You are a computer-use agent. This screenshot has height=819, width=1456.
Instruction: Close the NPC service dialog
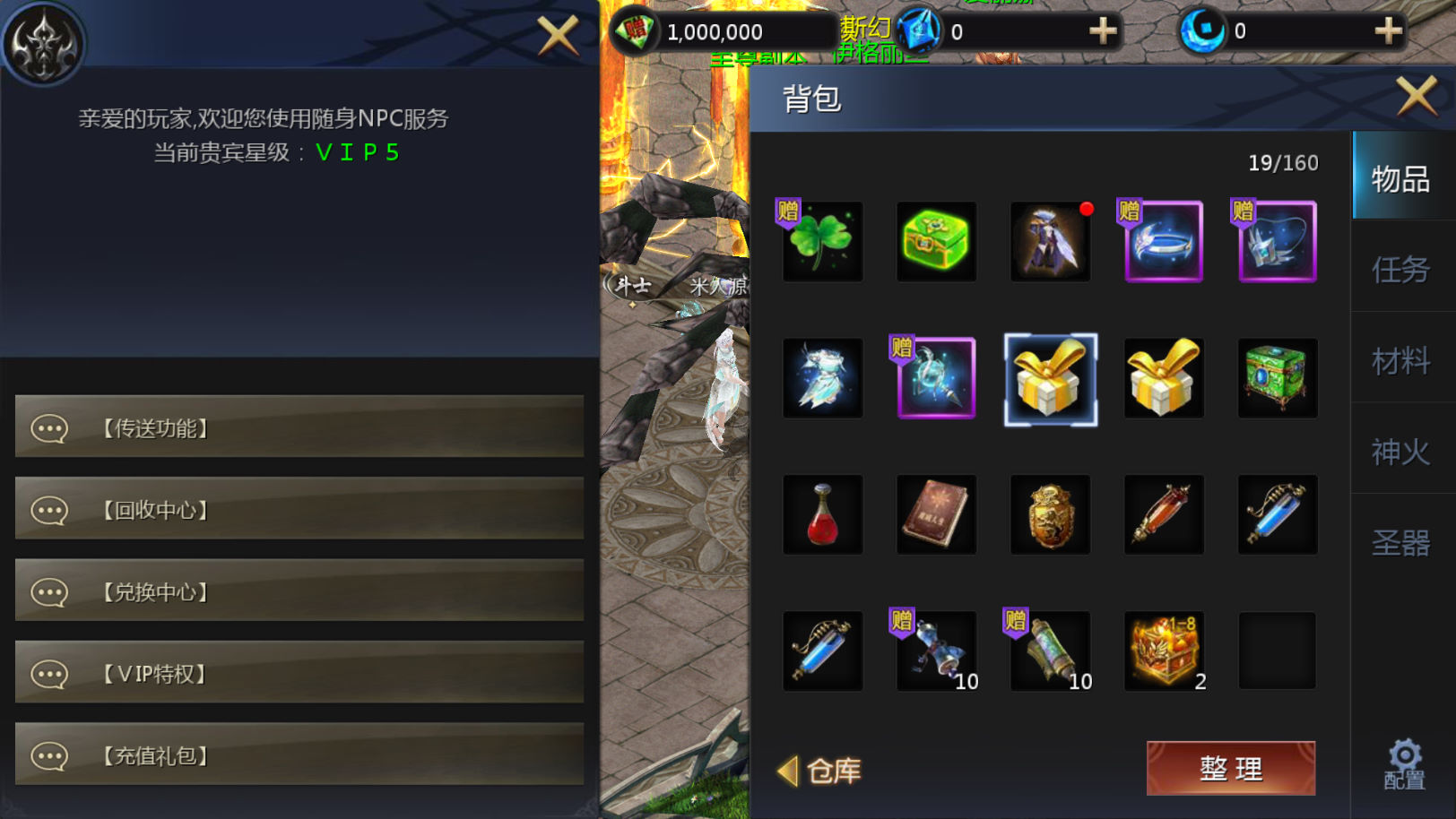tap(558, 36)
